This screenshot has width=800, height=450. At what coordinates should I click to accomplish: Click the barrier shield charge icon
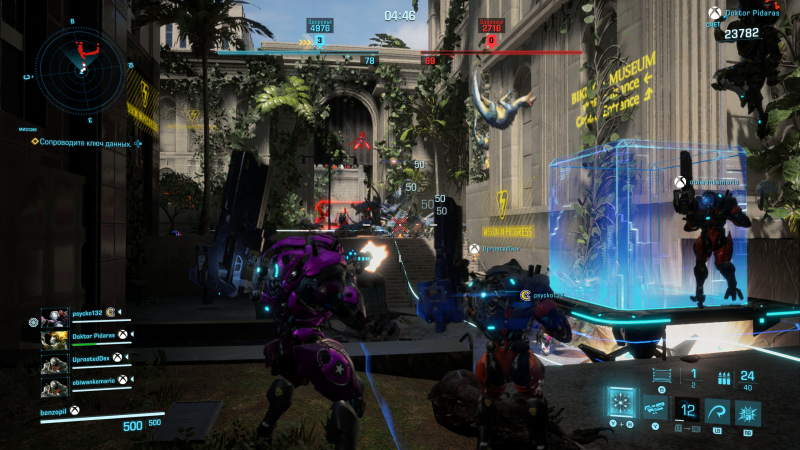[x=660, y=372]
